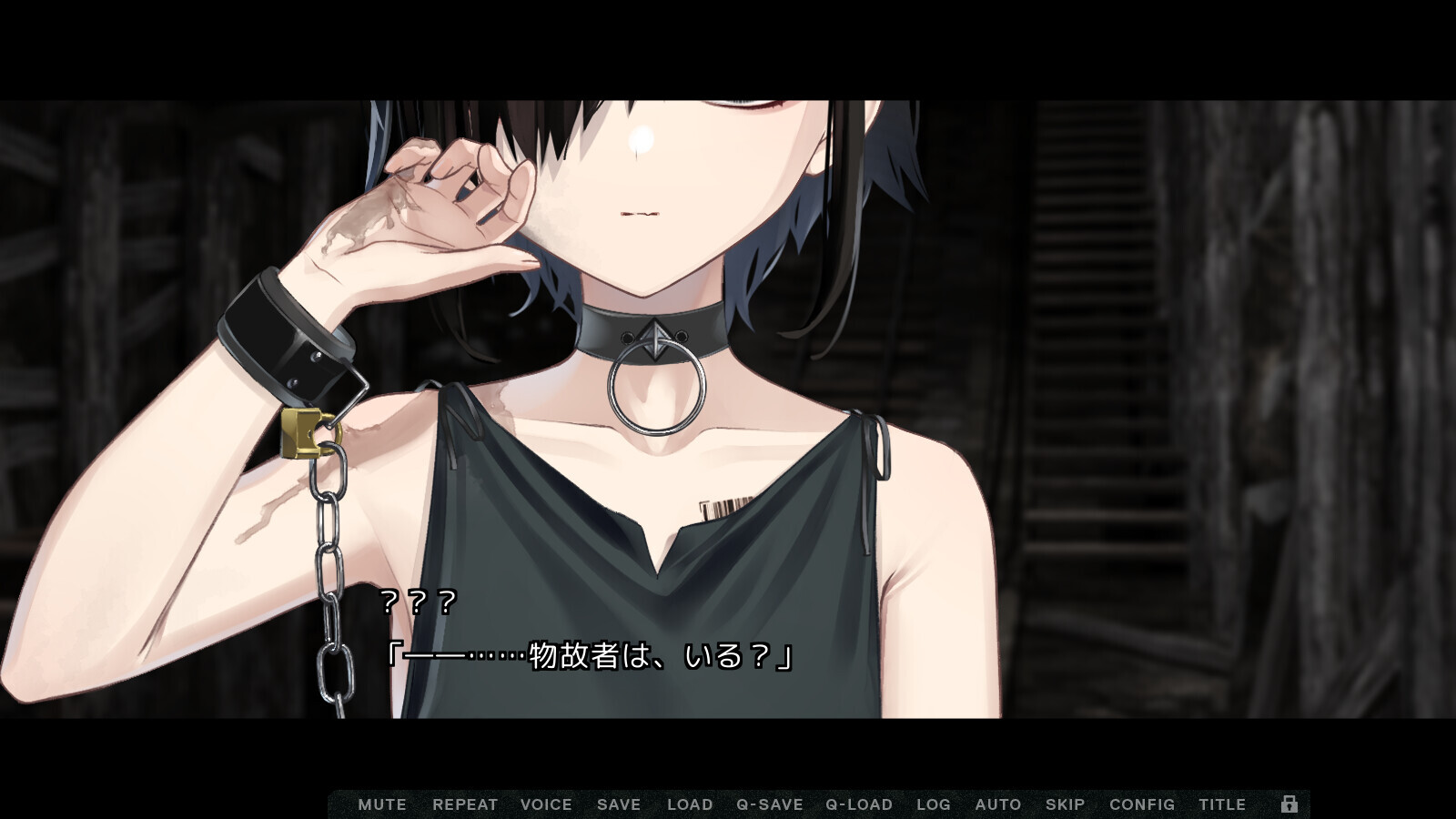Open the LOAD screen
1456x819 pixels.
tap(689, 804)
